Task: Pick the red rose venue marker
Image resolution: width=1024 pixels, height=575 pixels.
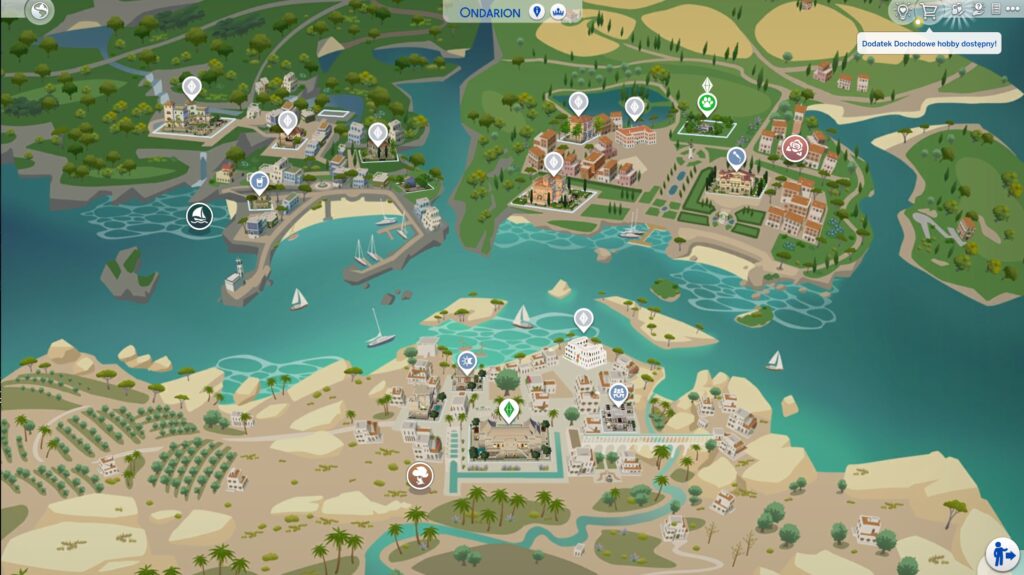Action: pyautogui.click(x=795, y=147)
